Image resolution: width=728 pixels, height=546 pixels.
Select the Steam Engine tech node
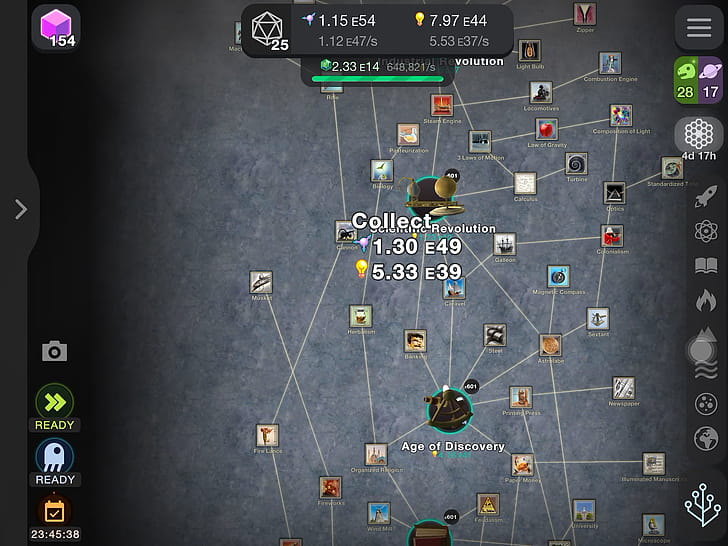[x=442, y=105]
